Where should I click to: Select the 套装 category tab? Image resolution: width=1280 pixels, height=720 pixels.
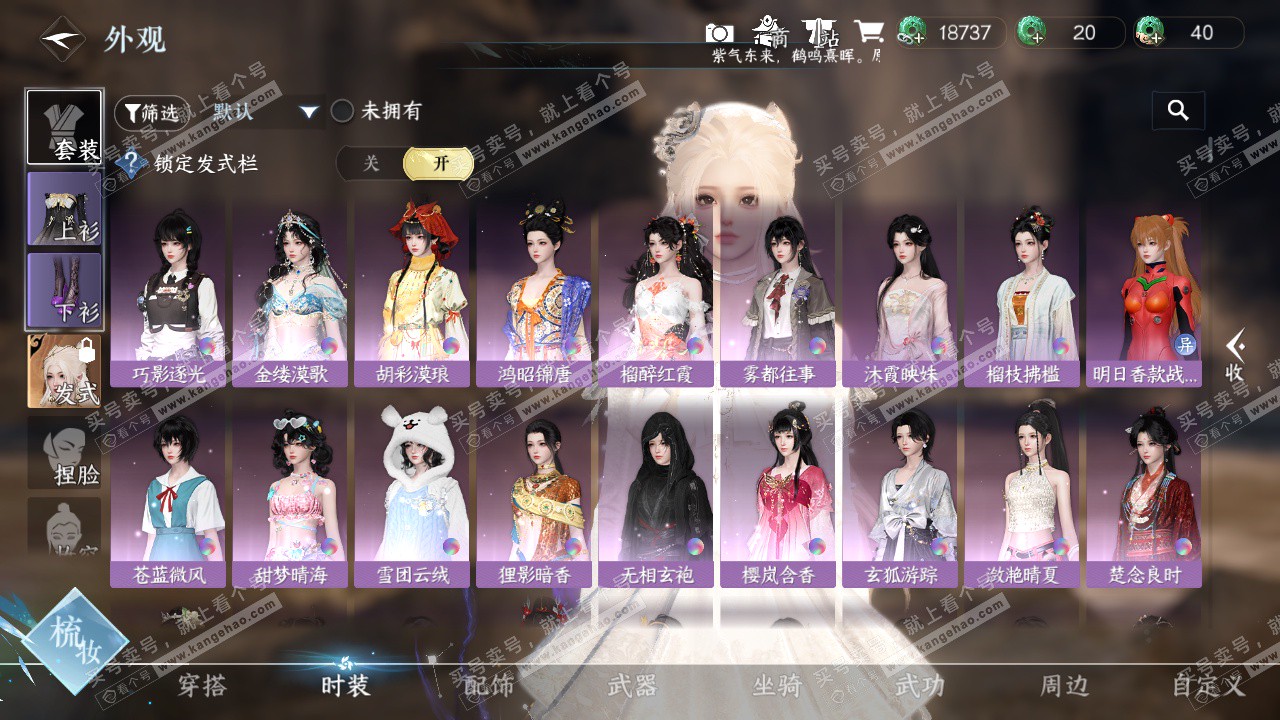click(65, 128)
